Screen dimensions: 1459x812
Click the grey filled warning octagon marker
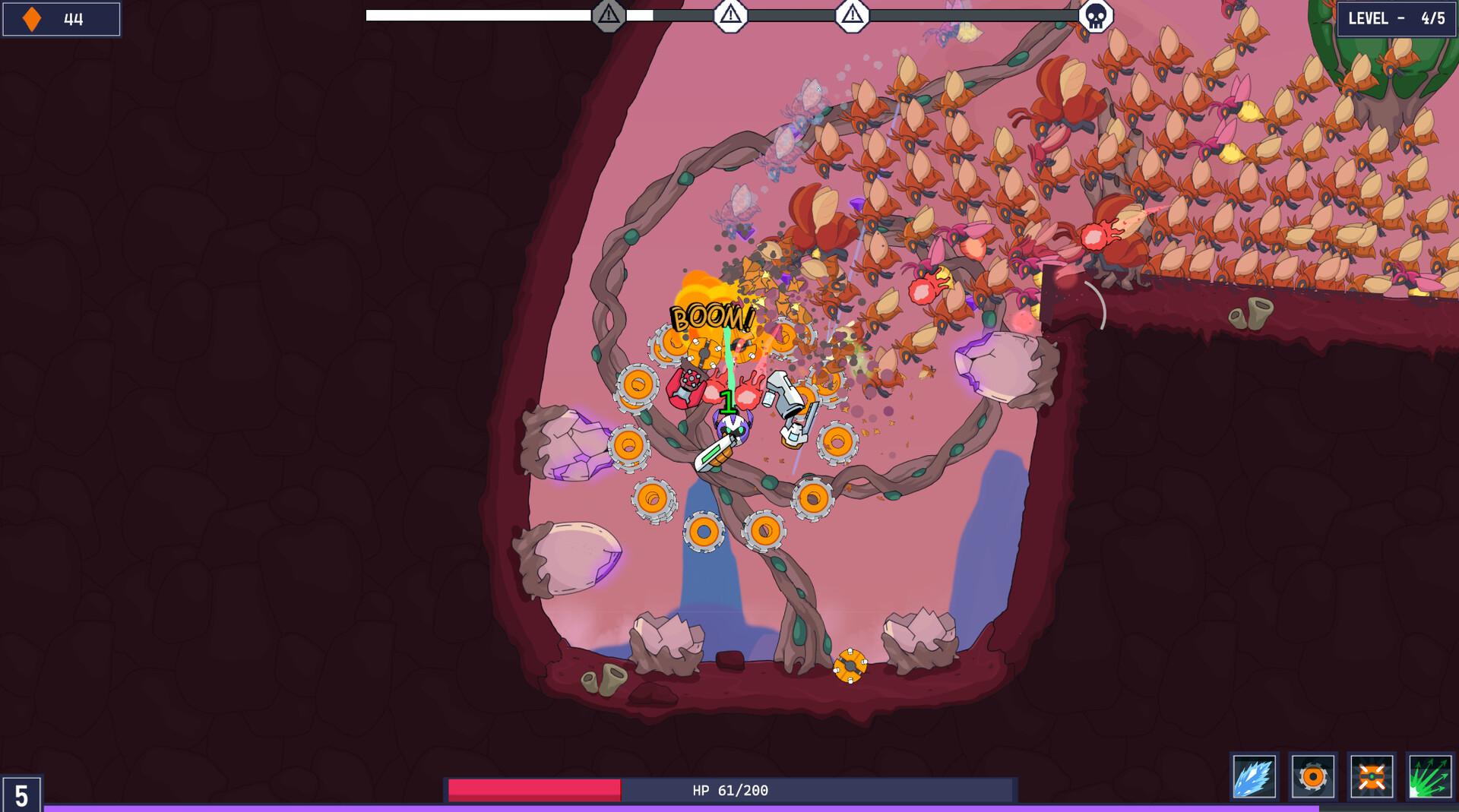(608, 13)
